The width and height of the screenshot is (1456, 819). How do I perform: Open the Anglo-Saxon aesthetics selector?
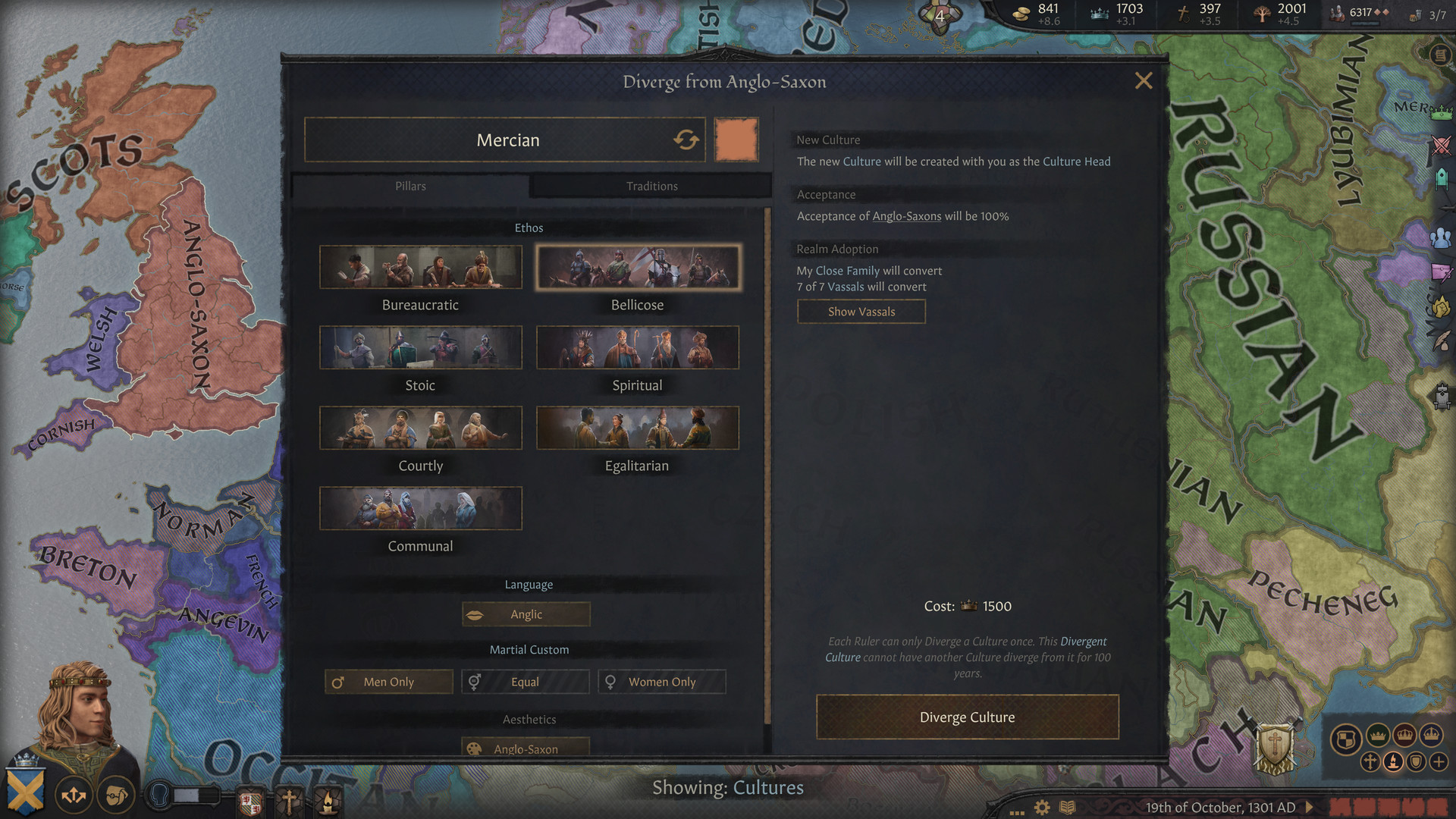[526, 748]
